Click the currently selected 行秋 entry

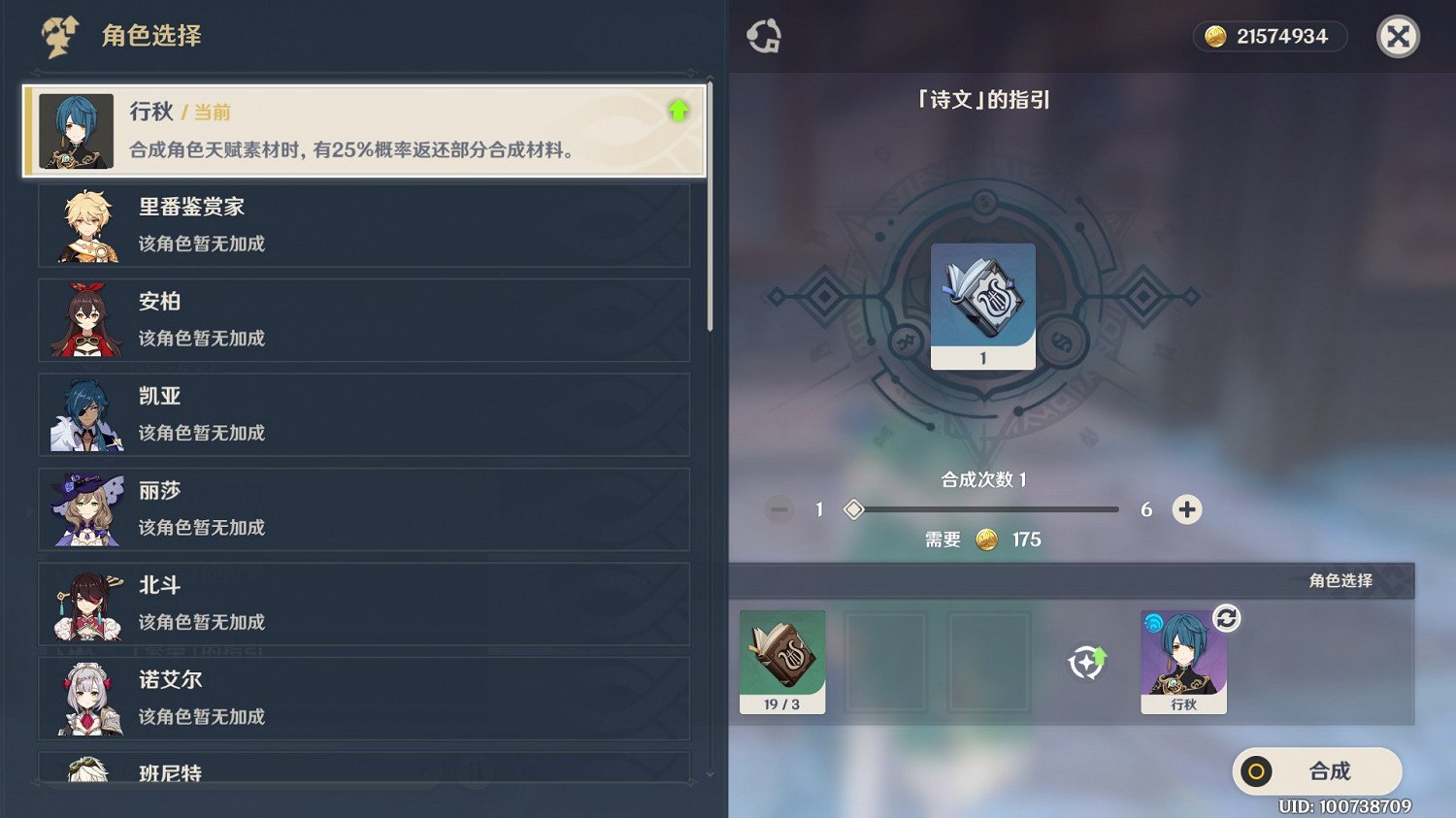(364, 131)
